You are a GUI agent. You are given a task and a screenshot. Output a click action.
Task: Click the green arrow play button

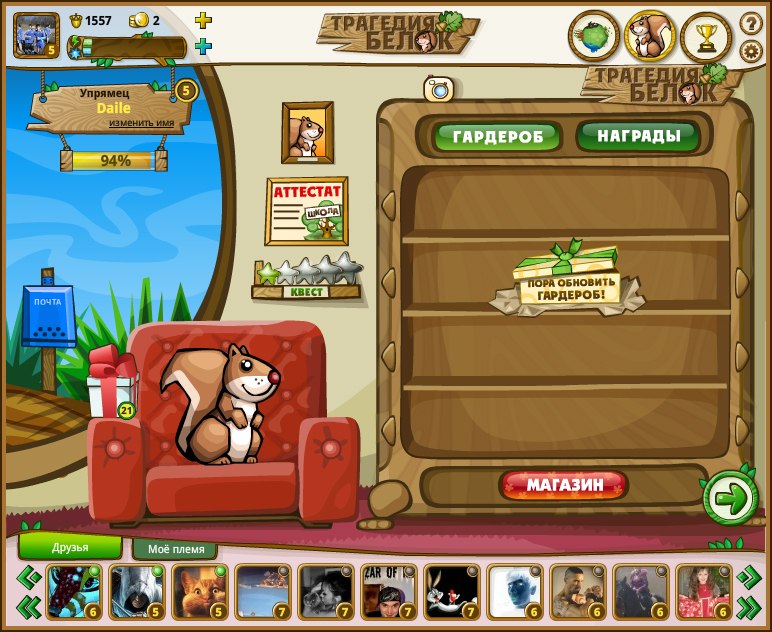pos(731,497)
